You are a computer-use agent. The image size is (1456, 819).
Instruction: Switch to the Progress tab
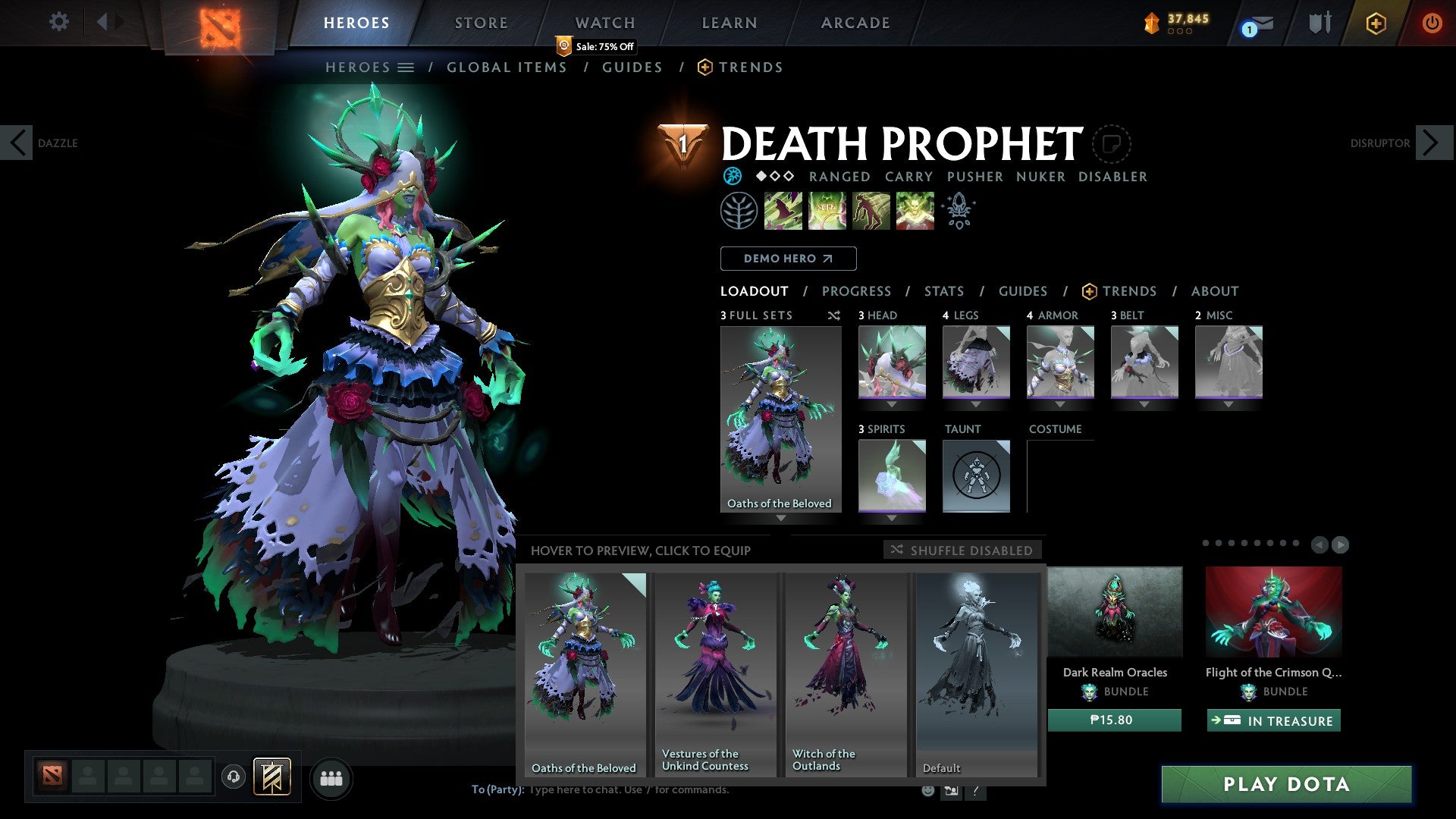[857, 290]
